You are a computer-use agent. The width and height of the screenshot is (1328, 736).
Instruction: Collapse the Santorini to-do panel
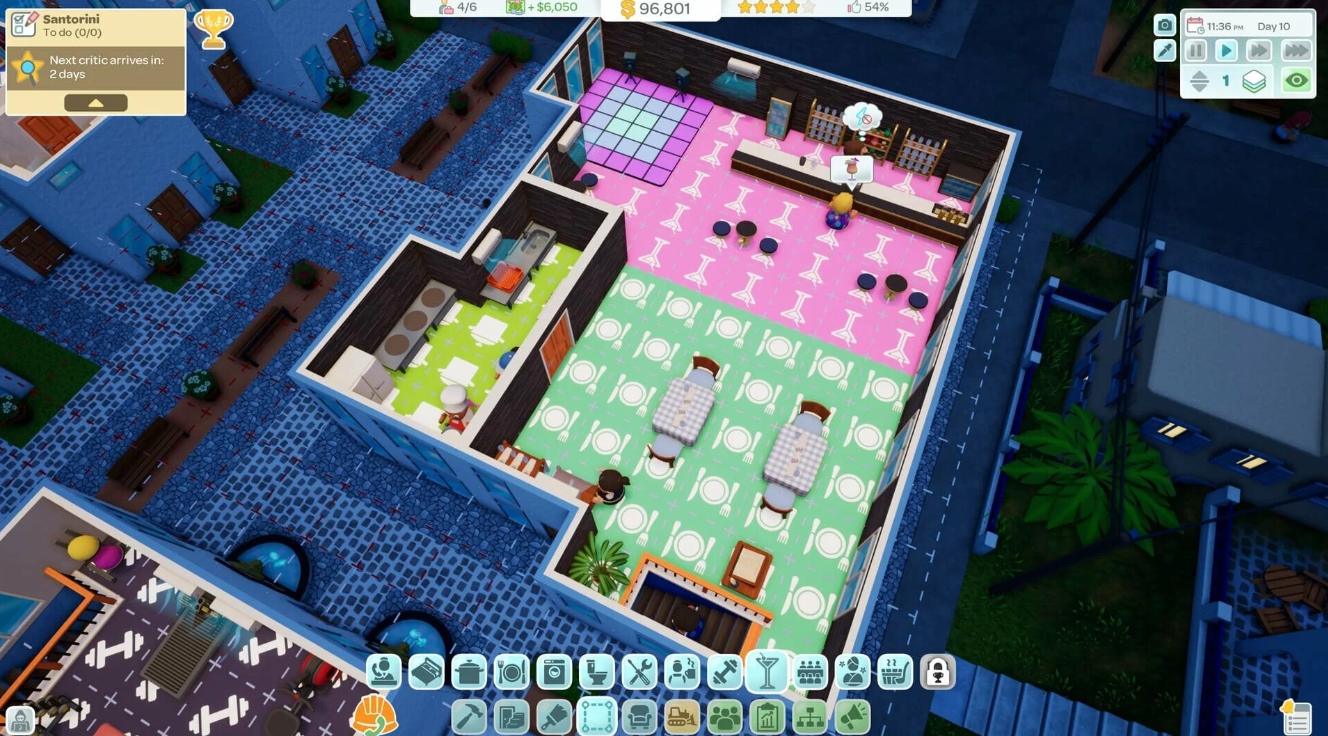(96, 101)
